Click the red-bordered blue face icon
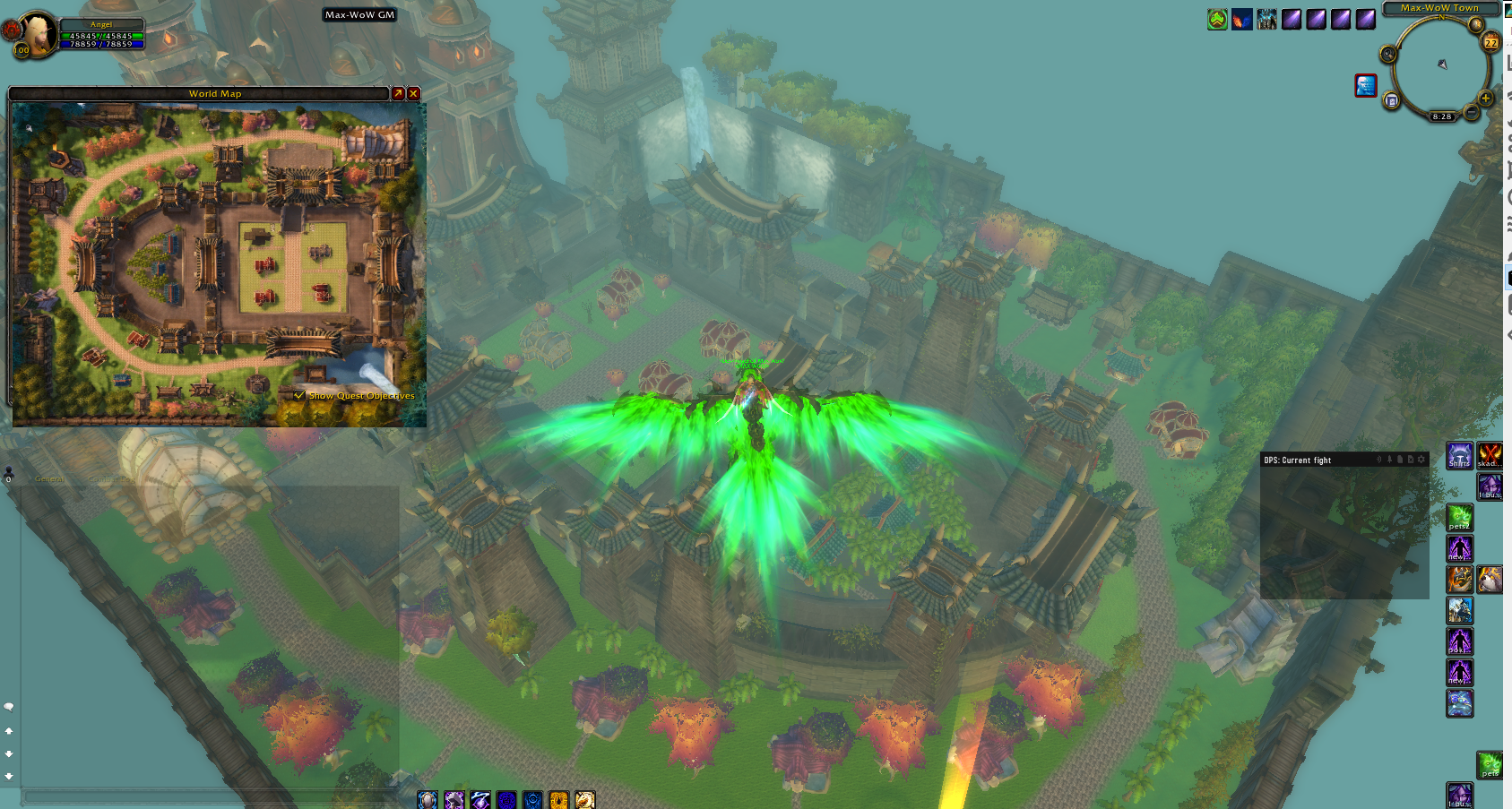 (1365, 85)
